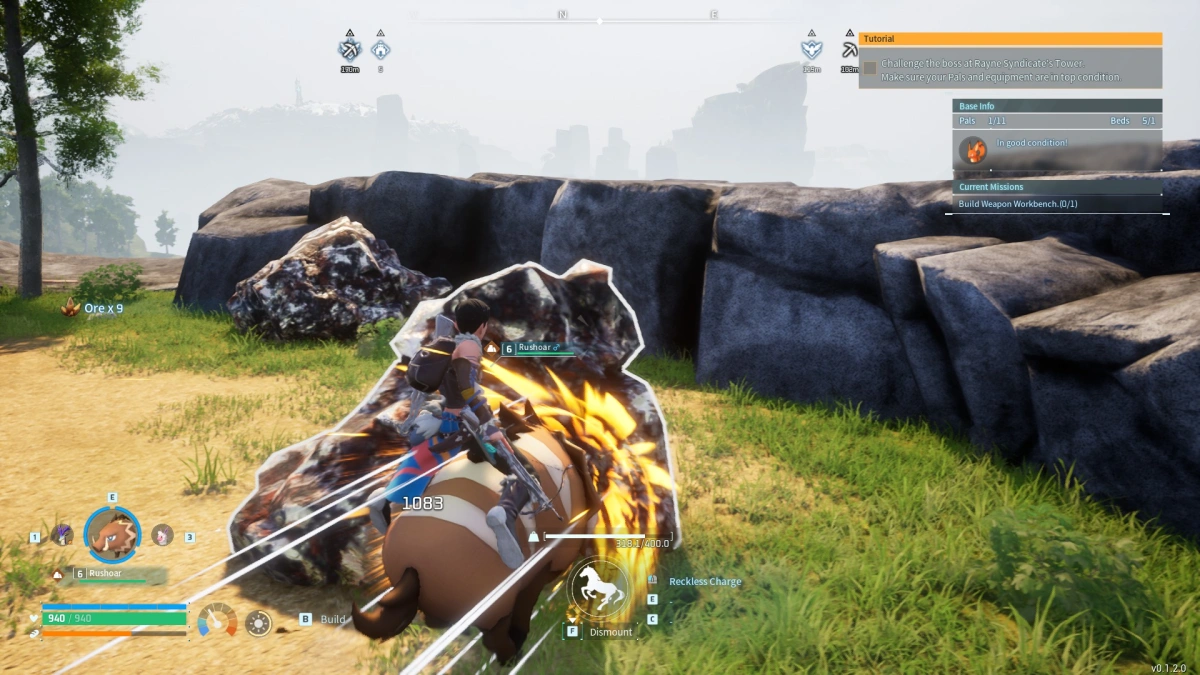The image size is (1200, 675).
Task: Open the Tutorial objective panel
Action: click(1010, 39)
